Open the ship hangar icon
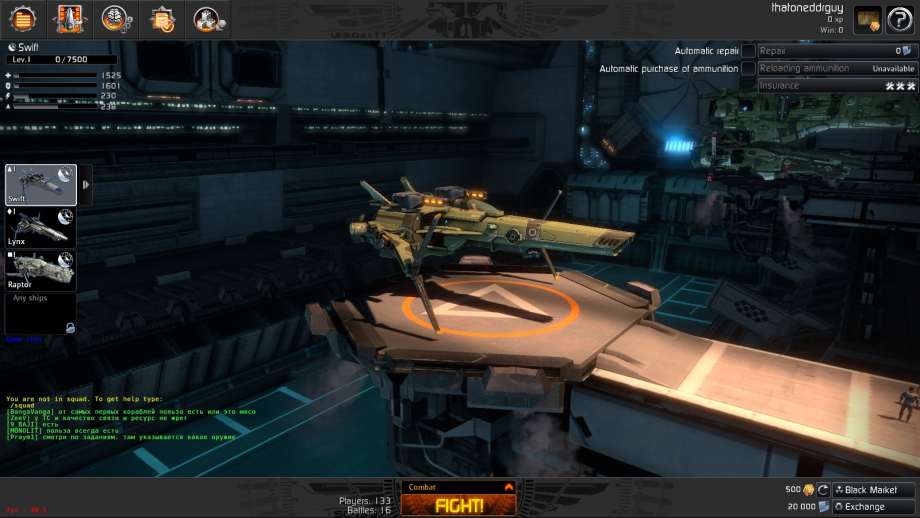 [69, 19]
